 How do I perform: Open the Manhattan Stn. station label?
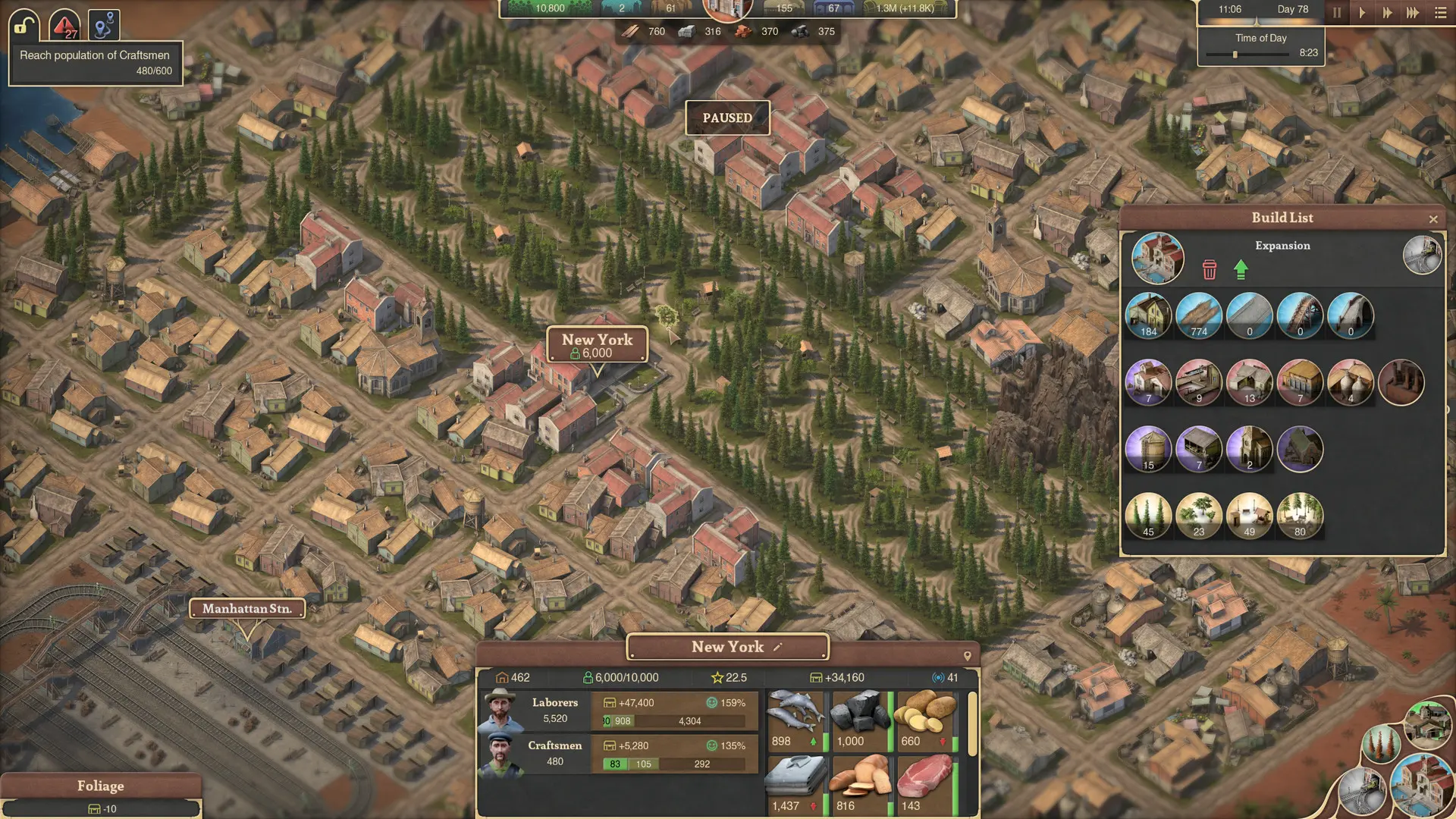pos(247,608)
